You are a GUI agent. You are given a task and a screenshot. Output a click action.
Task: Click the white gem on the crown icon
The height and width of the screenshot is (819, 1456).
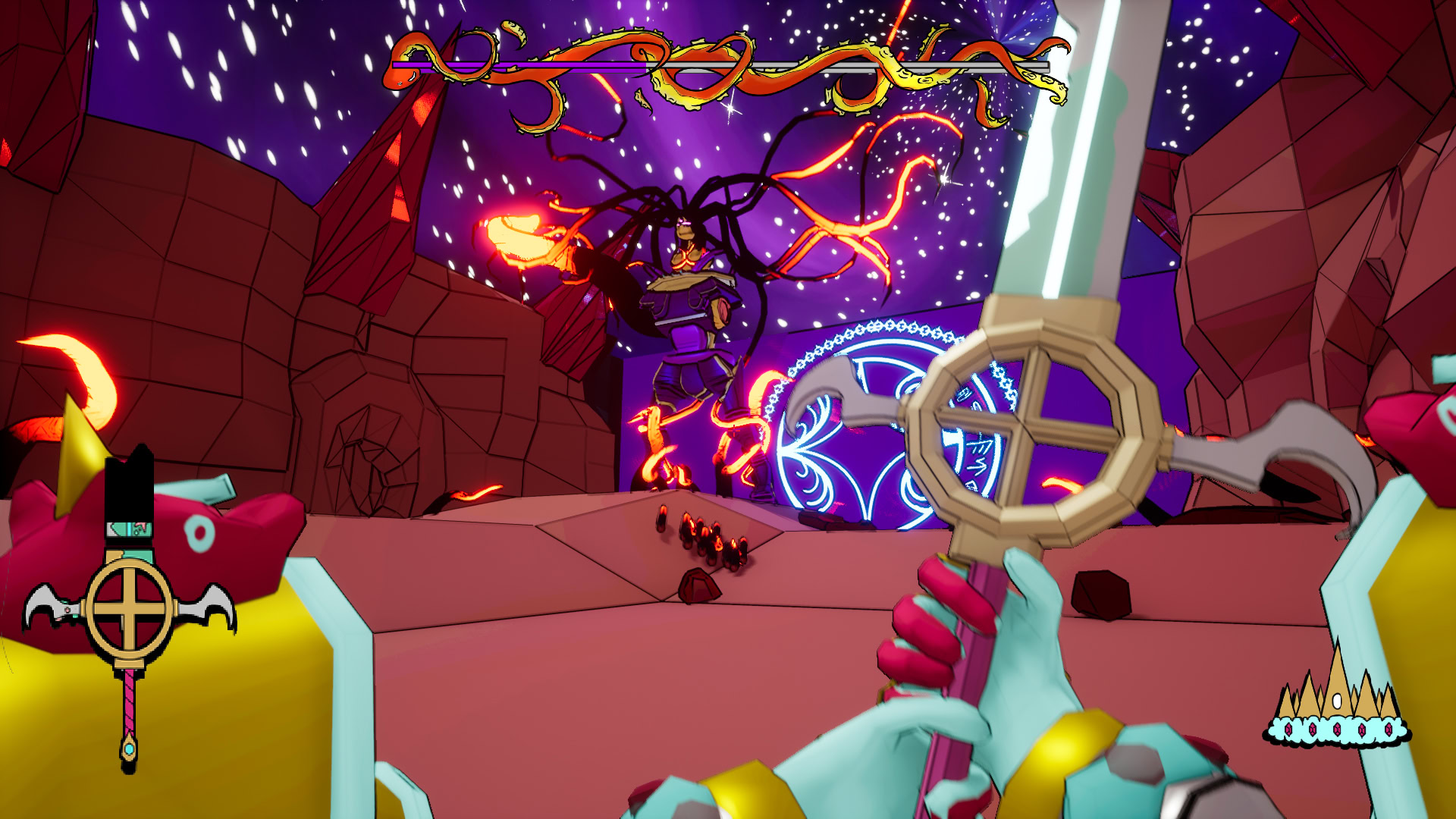coord(1337,701)
